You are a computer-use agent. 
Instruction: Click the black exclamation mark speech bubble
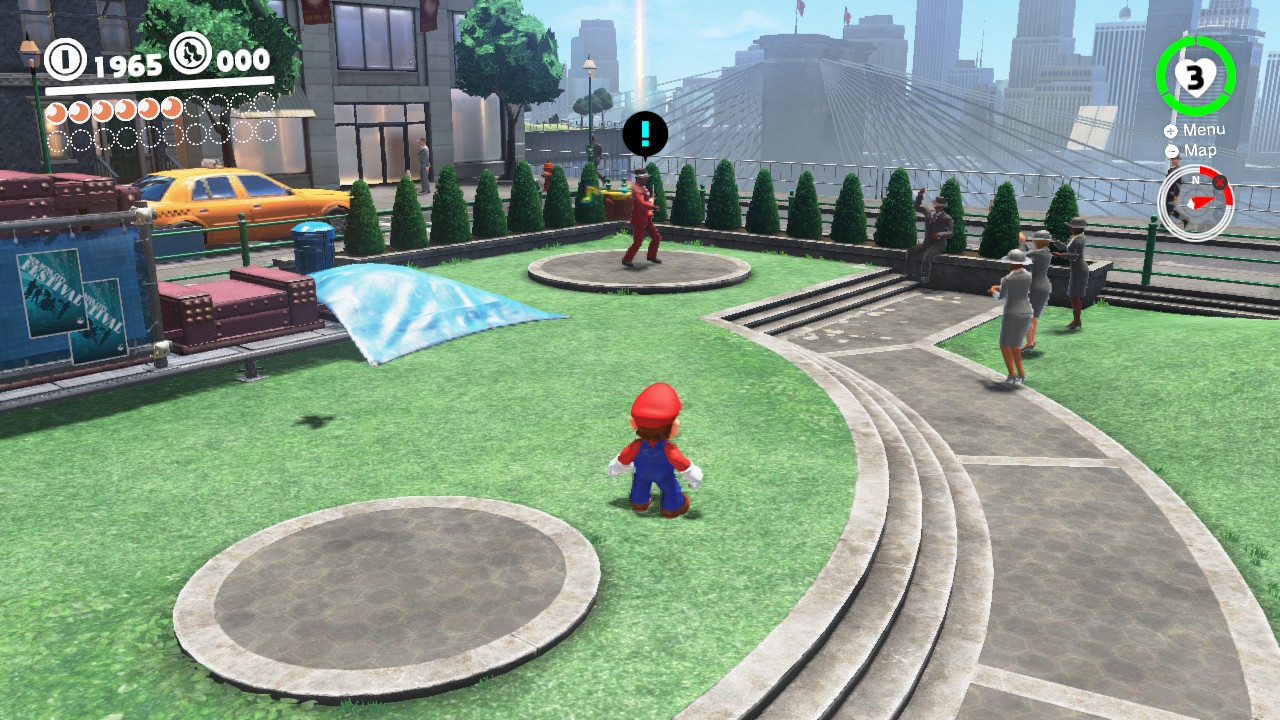[x=647, y=135]
